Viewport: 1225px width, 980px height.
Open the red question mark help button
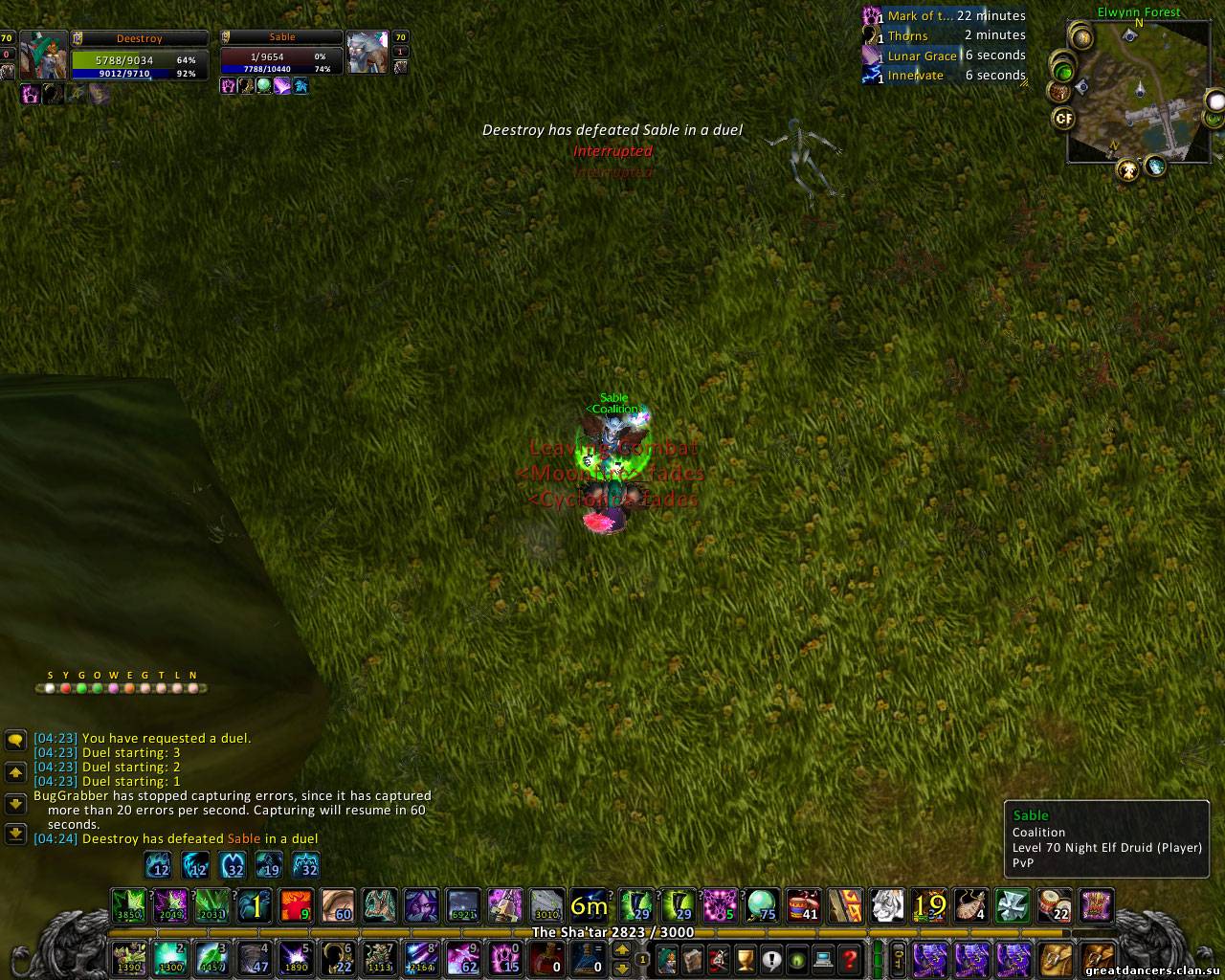coord(849,958)
